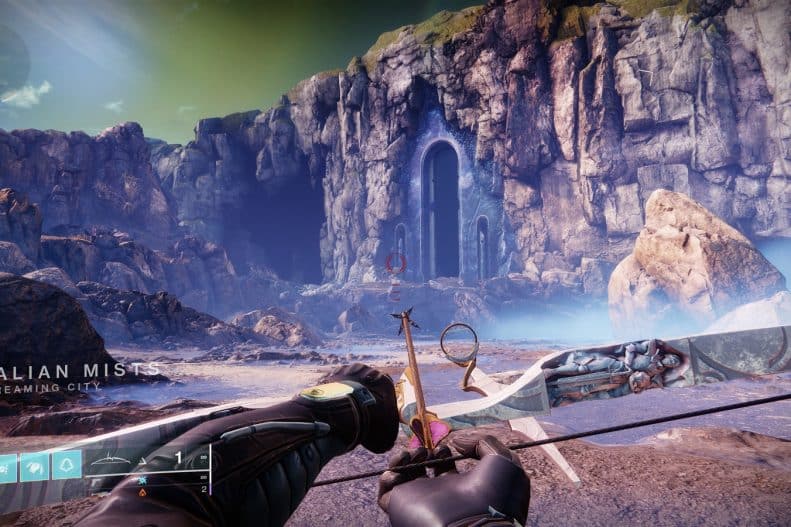
Task: Switch to the blue energy weapon indicator
Action: coord(142,479)
